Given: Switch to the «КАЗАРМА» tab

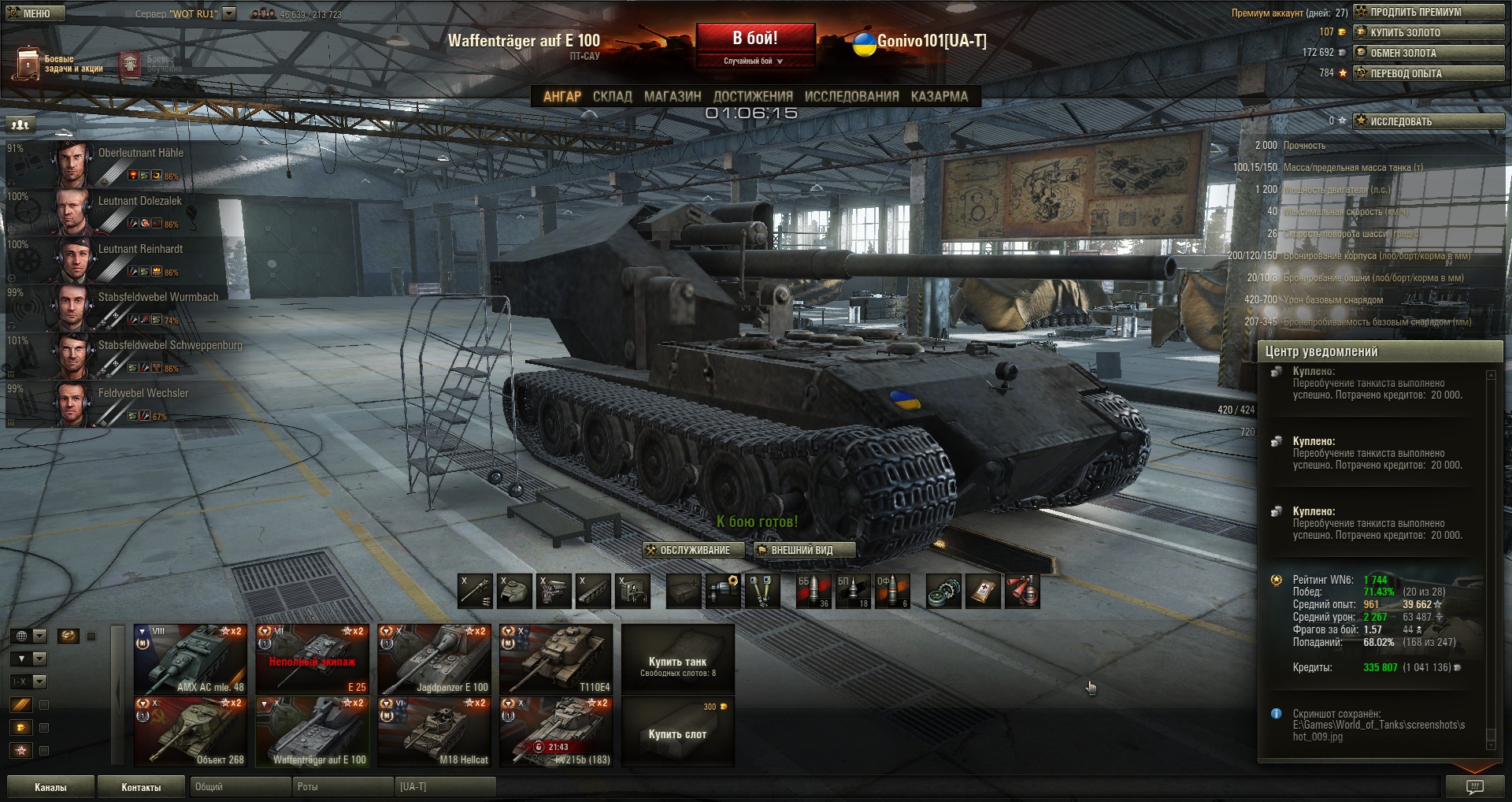Looking at the screenshot, I should tap(939, 96).
